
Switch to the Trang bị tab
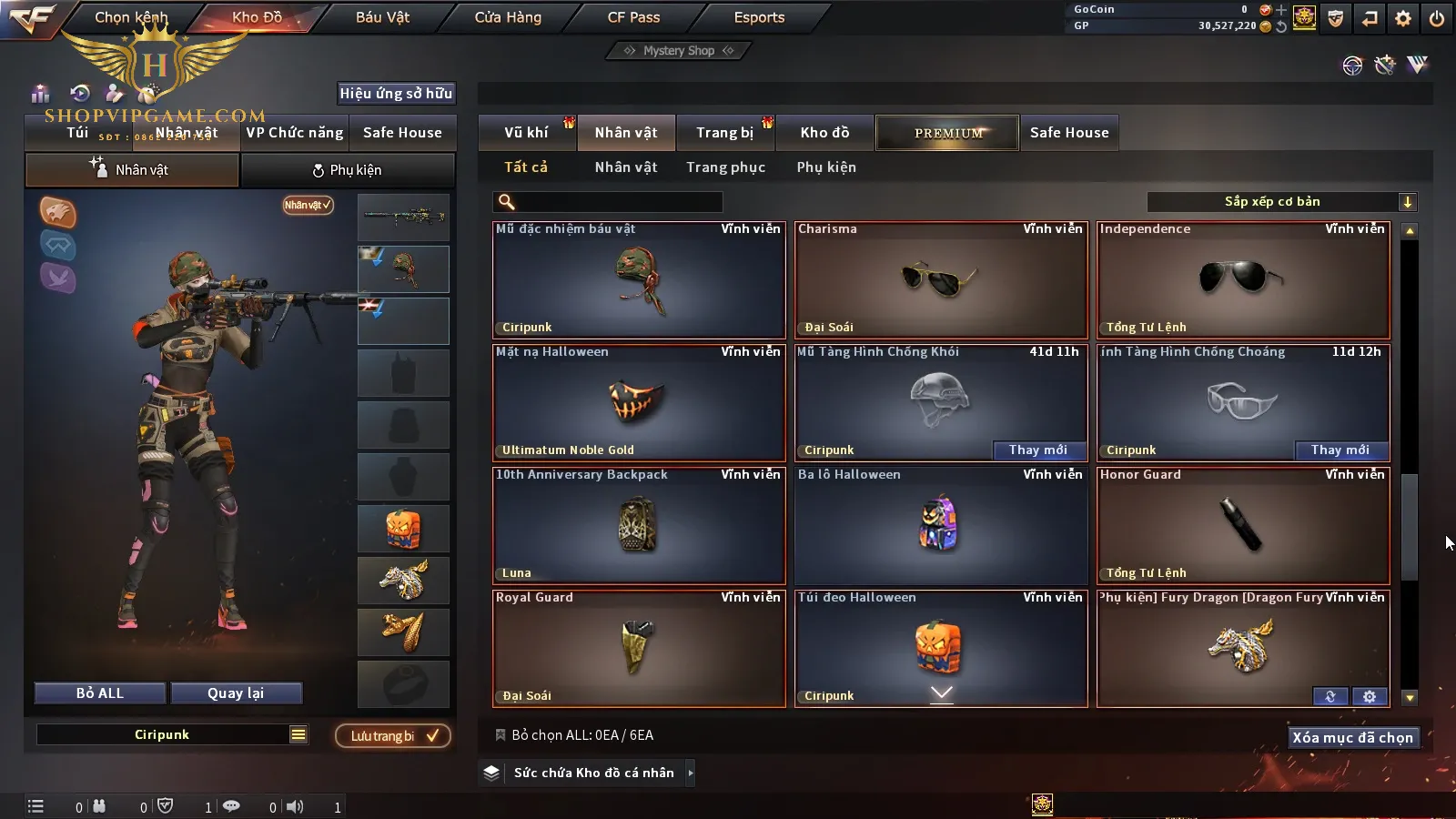tap(724, 133)
